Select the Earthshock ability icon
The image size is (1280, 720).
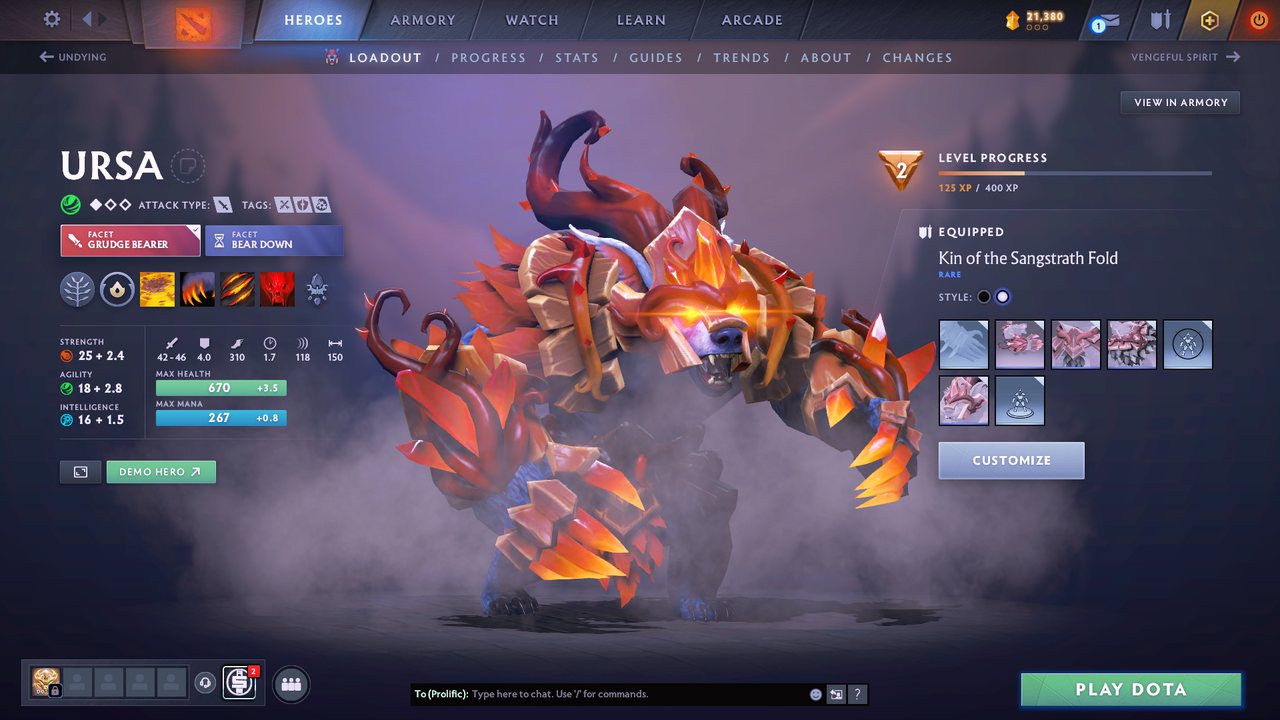point(157,289)
